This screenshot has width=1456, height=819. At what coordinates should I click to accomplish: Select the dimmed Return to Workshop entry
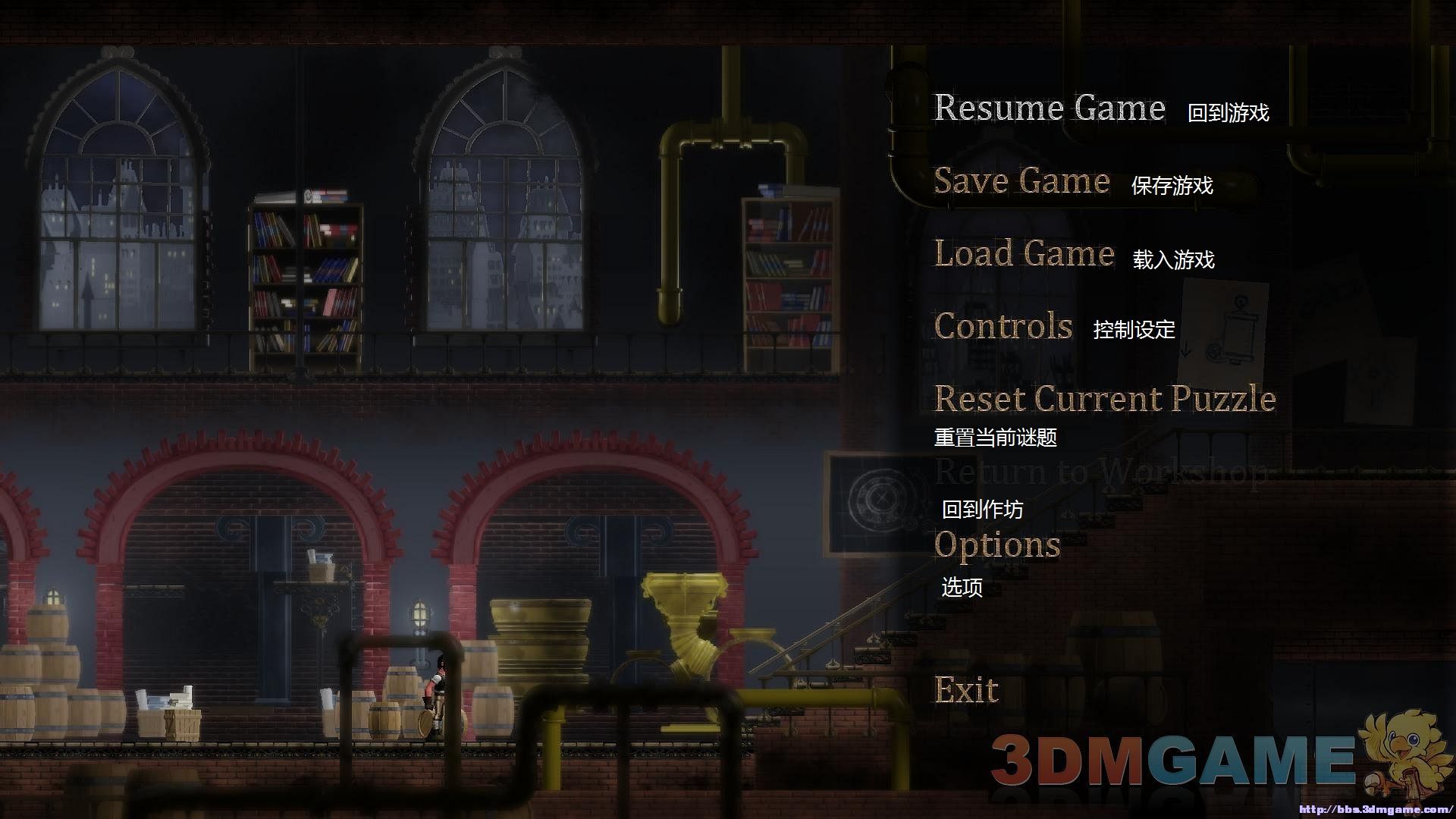[1100, 472]
